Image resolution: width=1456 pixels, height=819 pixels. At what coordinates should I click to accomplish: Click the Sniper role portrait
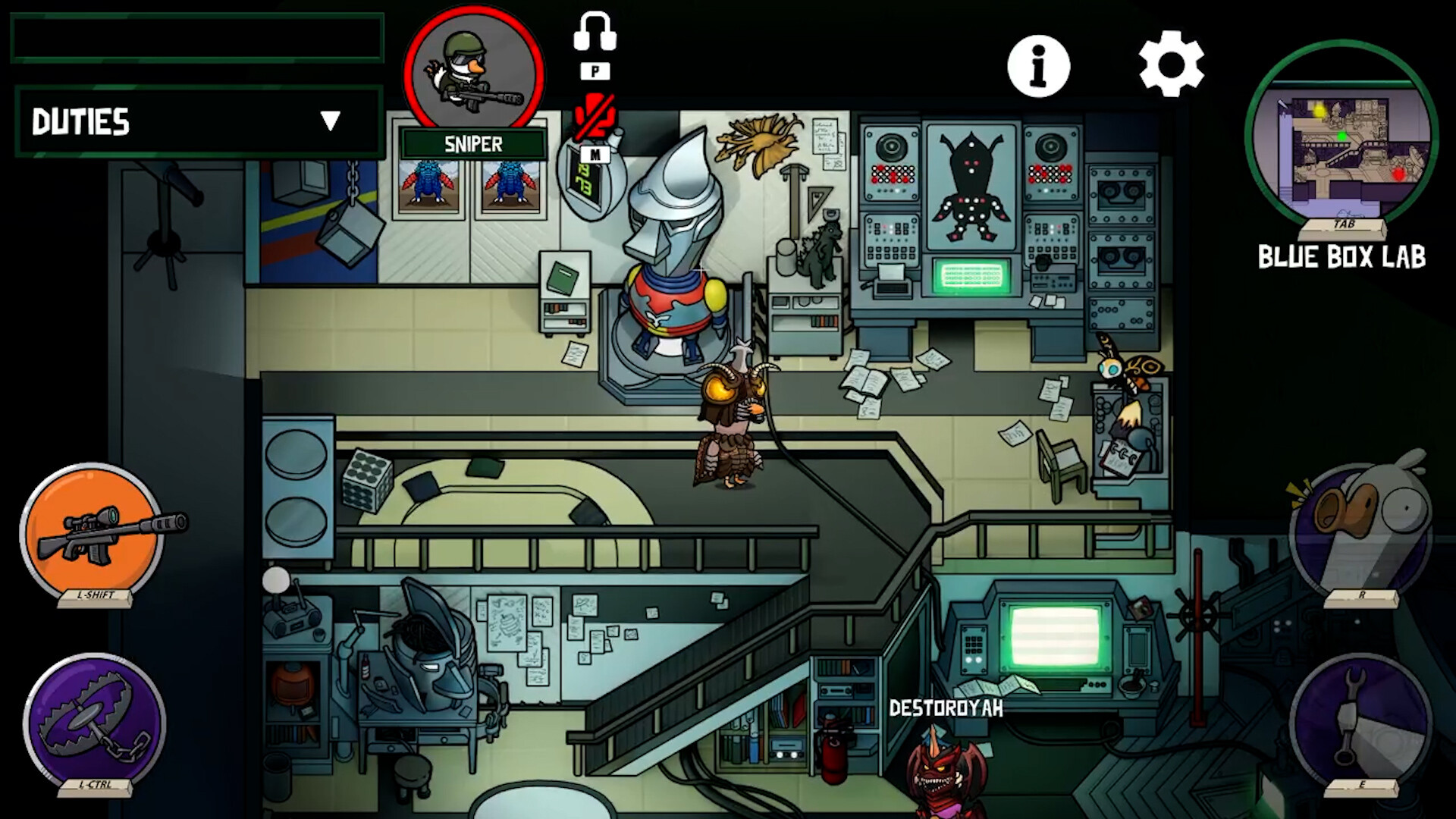[473, 74]
